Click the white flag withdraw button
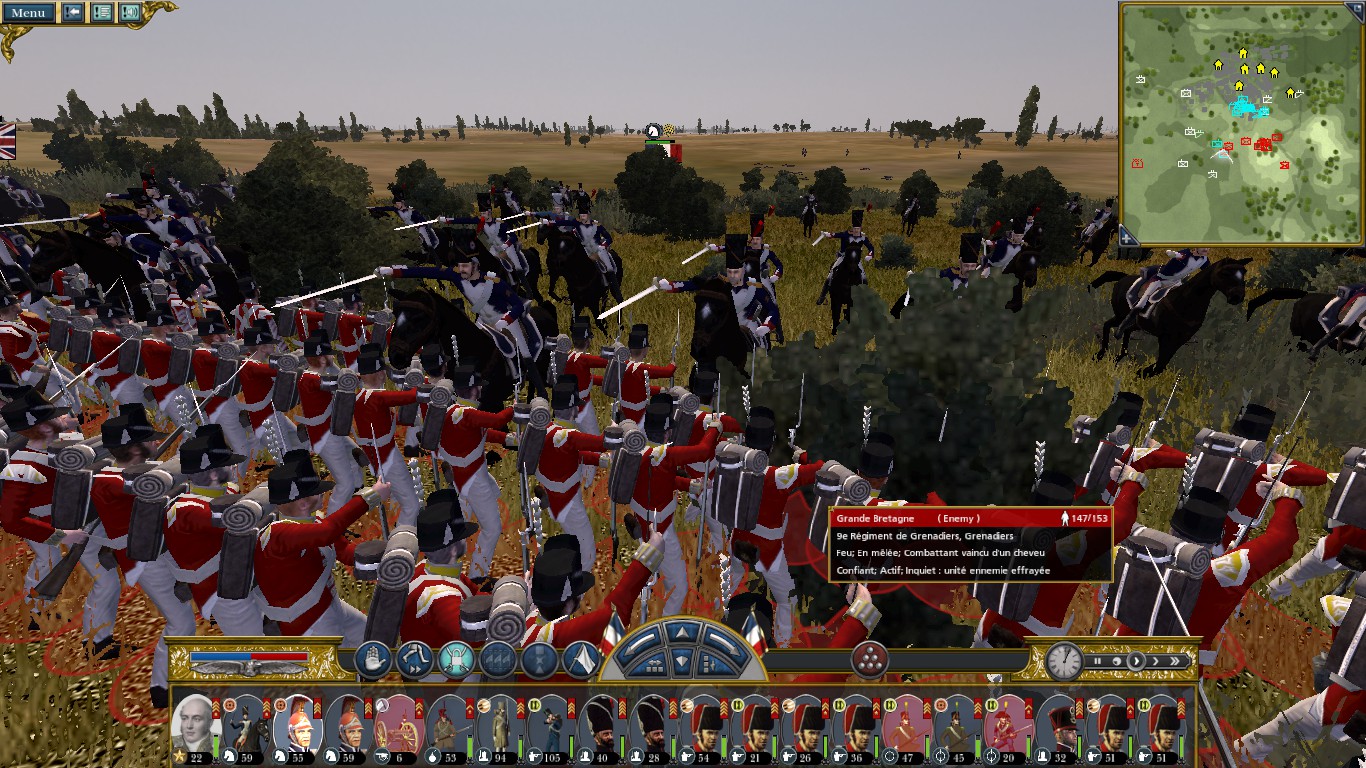 point(581,660)
